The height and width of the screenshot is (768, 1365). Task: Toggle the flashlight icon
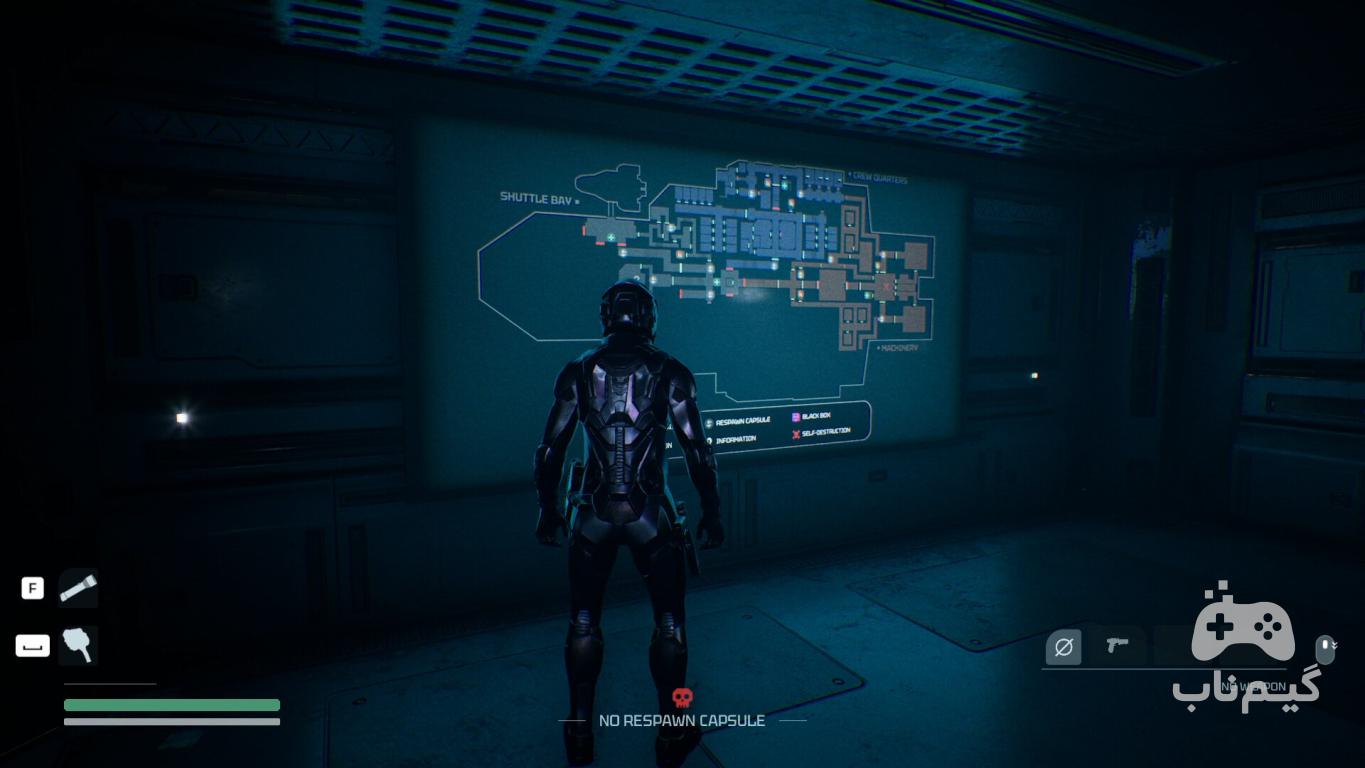pos(77,588)
